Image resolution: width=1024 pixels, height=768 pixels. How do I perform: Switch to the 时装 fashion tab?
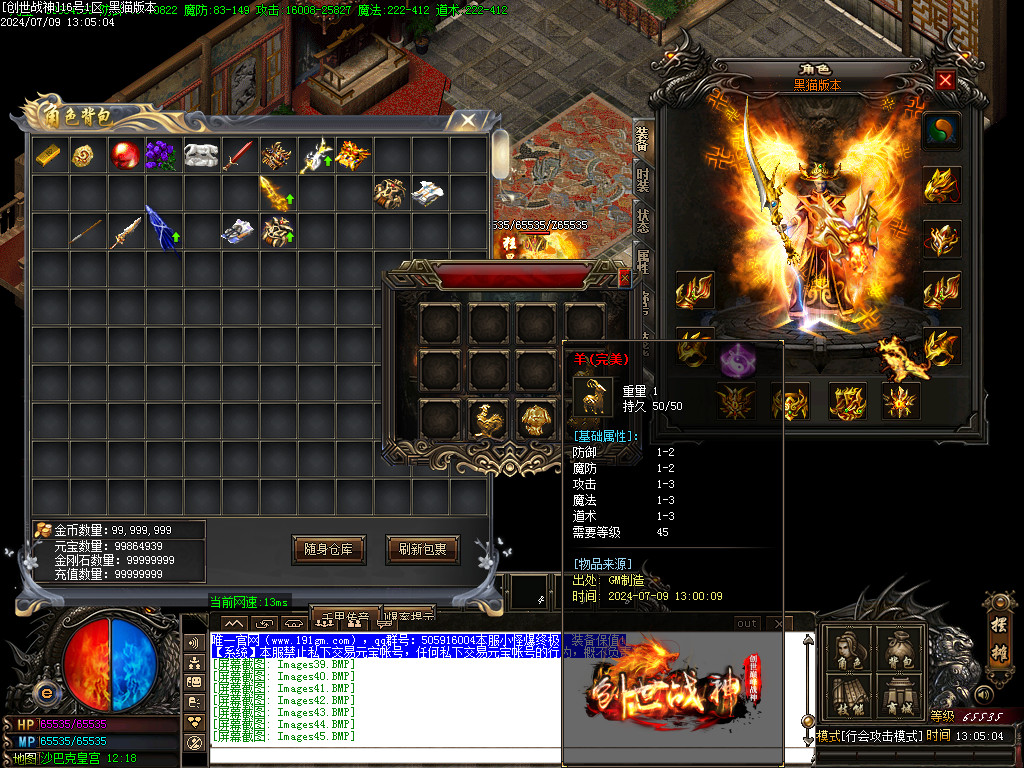643,182
